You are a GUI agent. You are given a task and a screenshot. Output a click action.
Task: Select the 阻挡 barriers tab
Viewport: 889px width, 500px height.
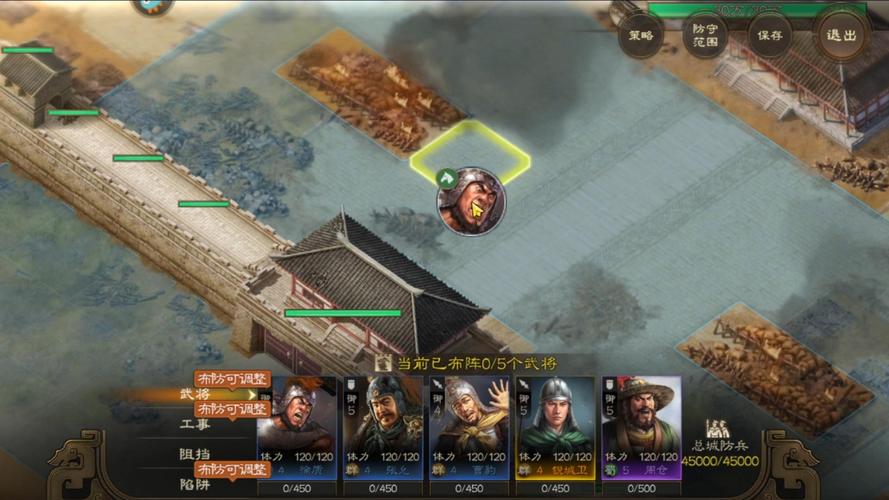click(195, 454)
